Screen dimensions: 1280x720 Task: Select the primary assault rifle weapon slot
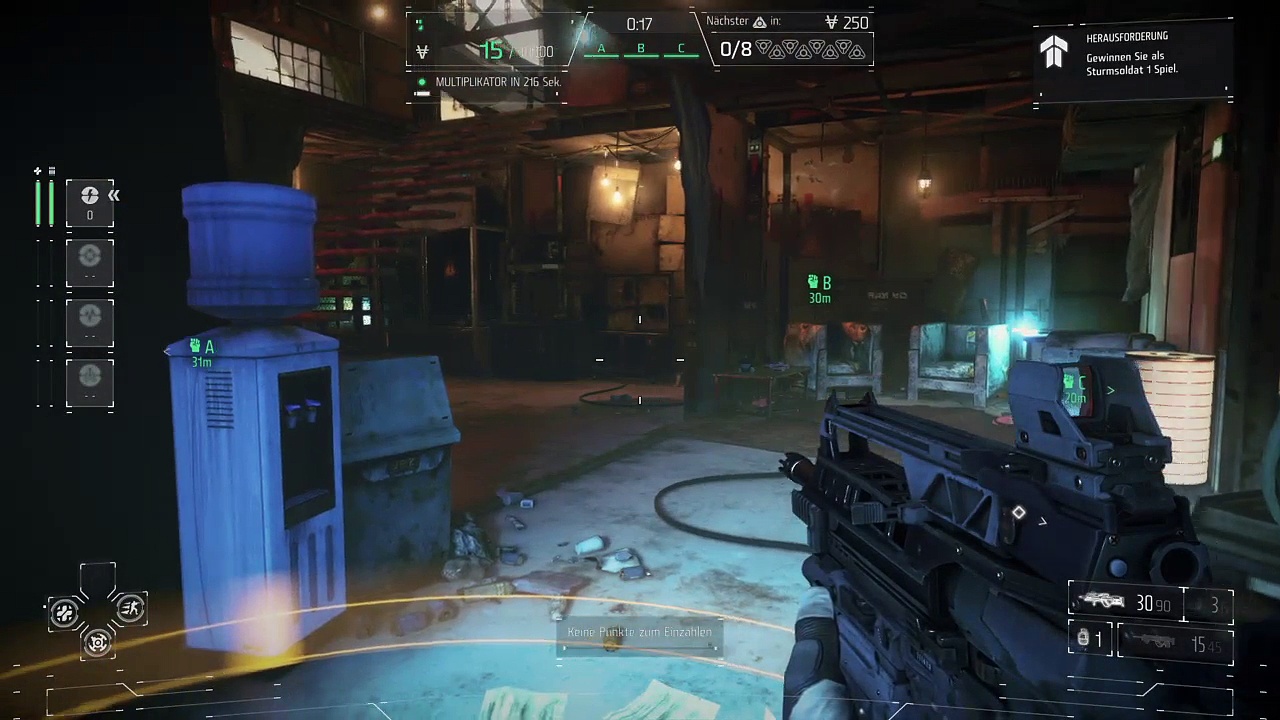(1125, 603)
